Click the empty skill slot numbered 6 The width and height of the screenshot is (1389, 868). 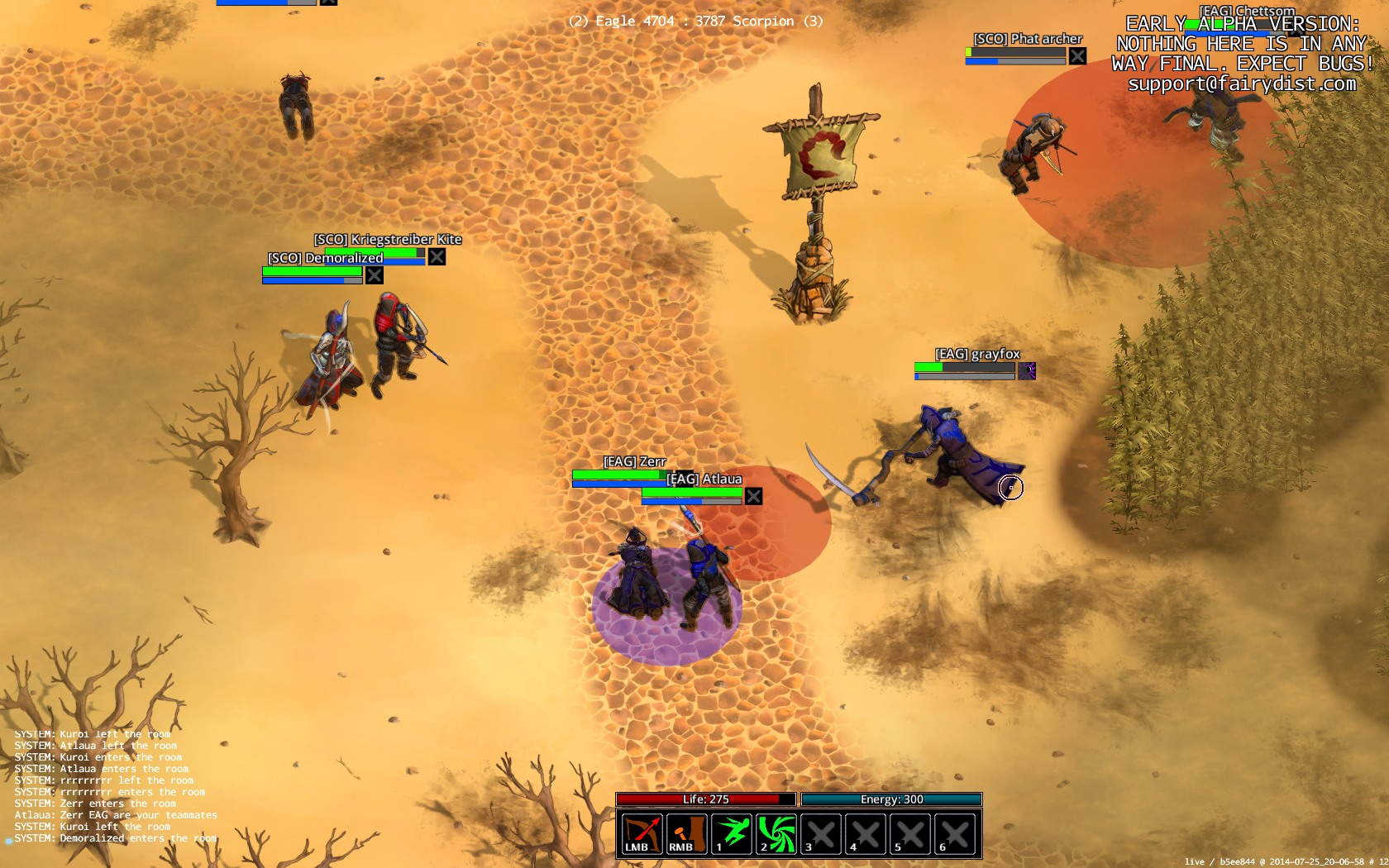(955, 833)
